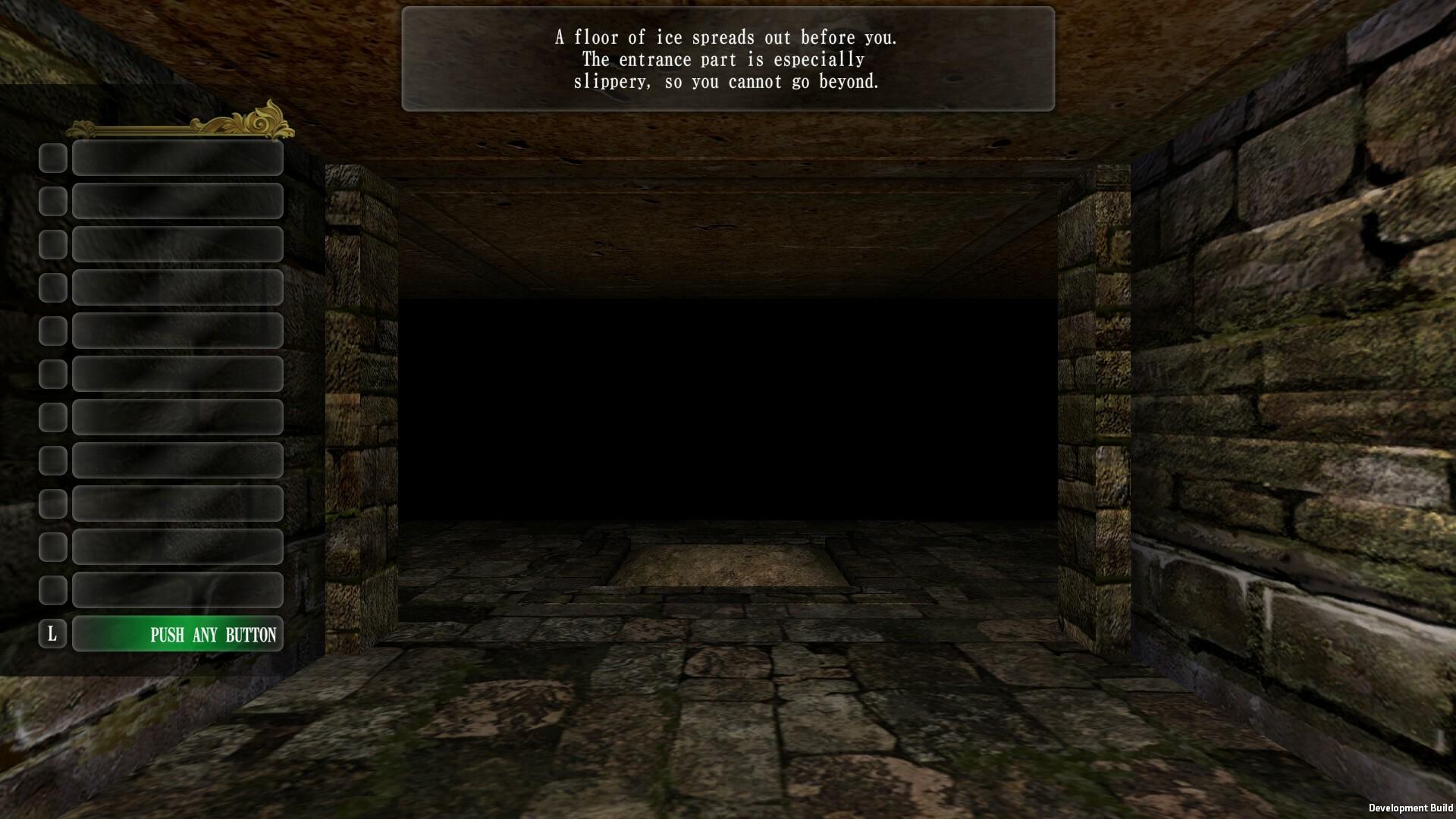This screenshot has height=819, width=1456.
Task: Click the small key badge beside the first menu slot
Action: click(52, 158)
